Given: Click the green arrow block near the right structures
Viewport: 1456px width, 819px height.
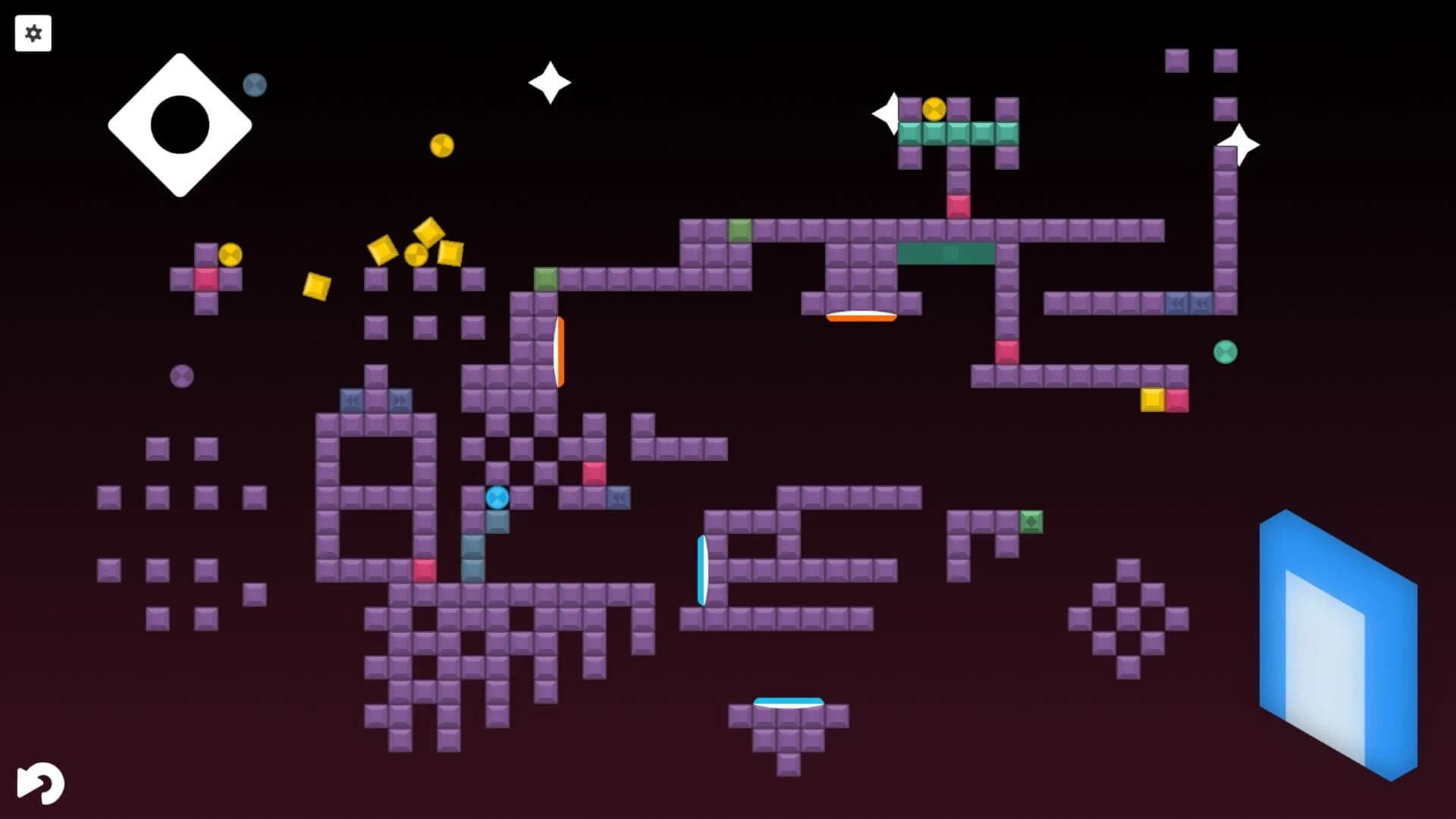Looking at the screenshot, I should [1031, 521].
